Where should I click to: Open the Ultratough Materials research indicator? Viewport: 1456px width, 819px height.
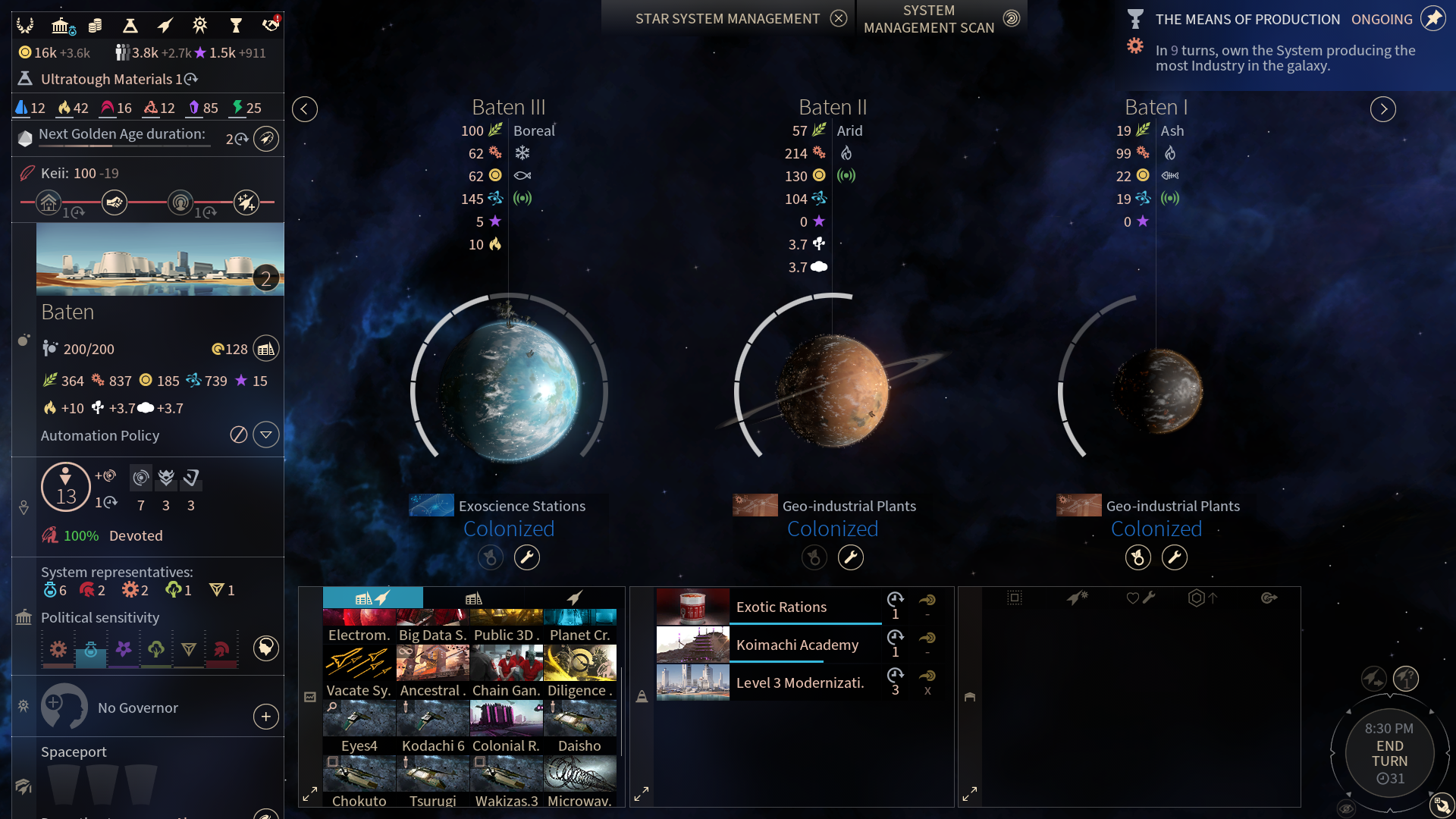point(110,79)
